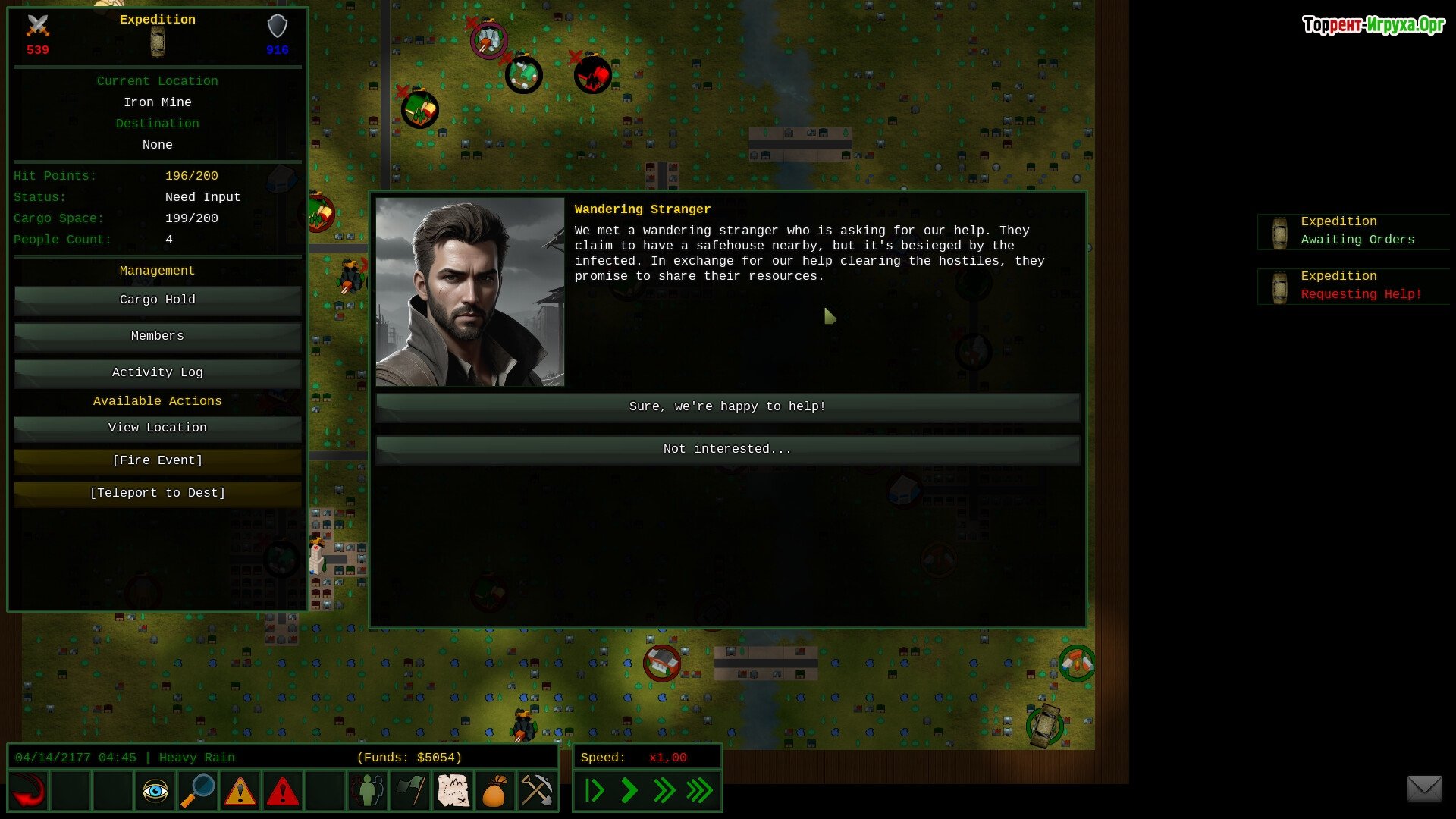1456x819 pixels.
Task: Trigger the [Fire Event] debug button
Action: pos(157,461)
